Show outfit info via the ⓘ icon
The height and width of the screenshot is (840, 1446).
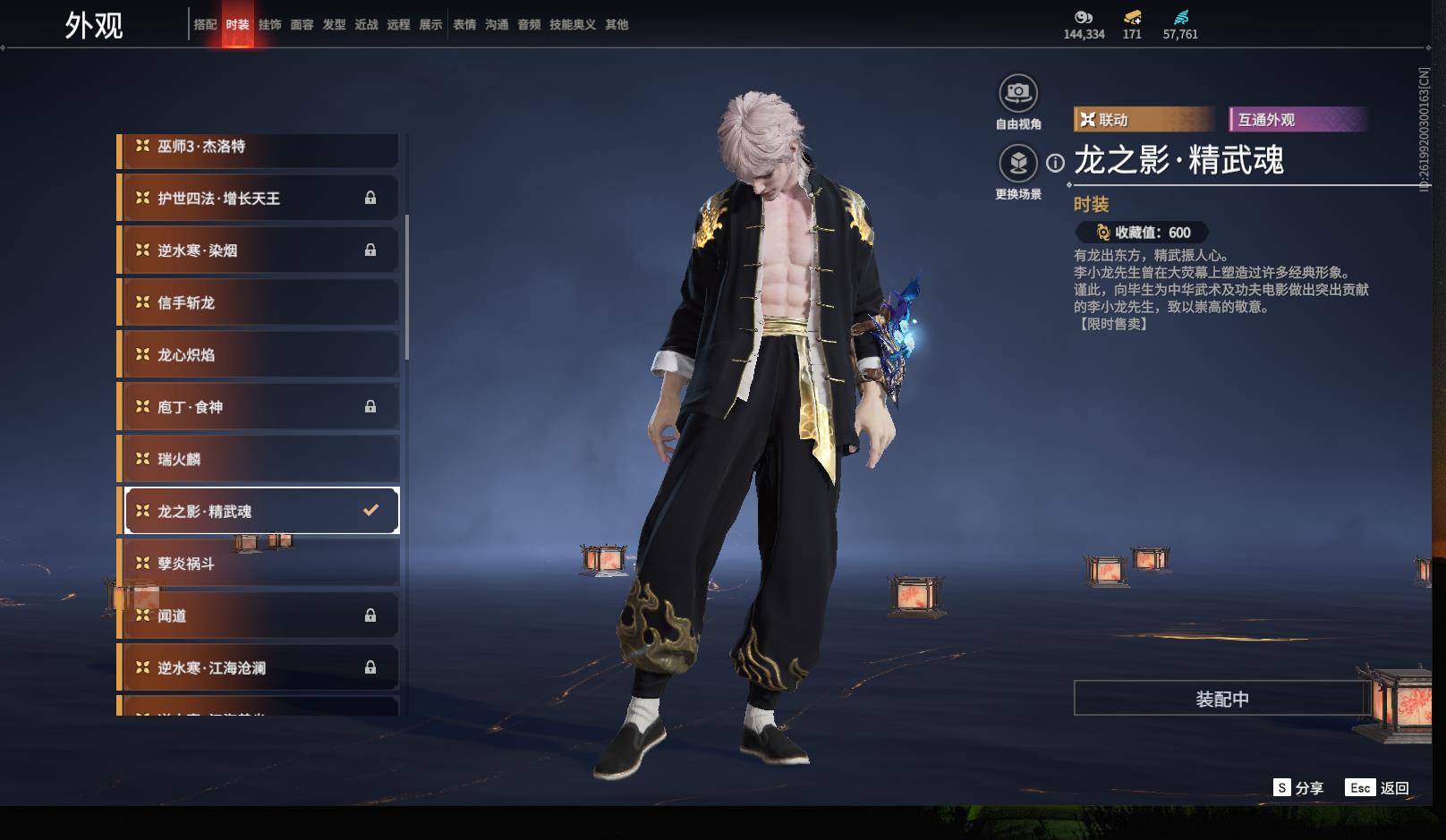tap(1056, 163)
